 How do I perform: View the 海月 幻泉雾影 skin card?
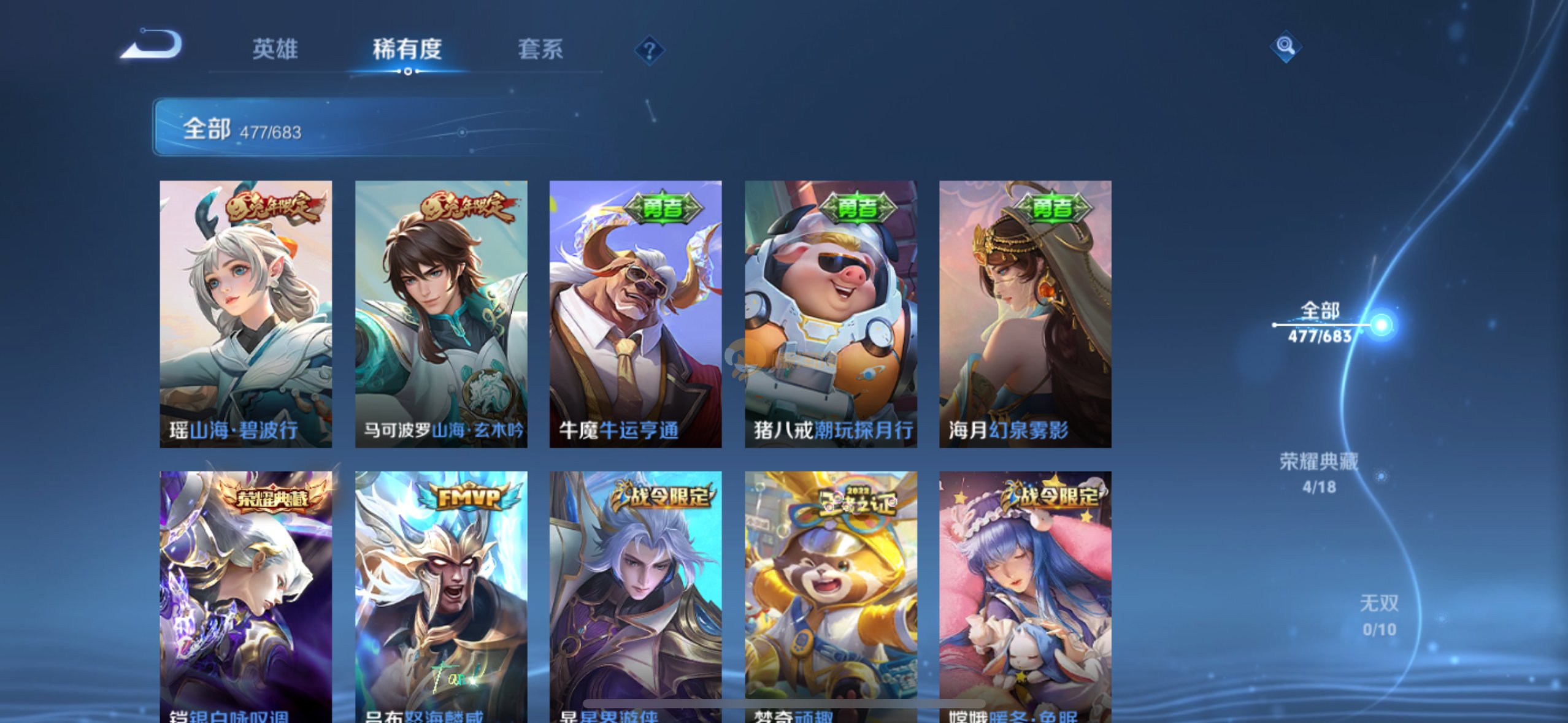pos(1025,313)
